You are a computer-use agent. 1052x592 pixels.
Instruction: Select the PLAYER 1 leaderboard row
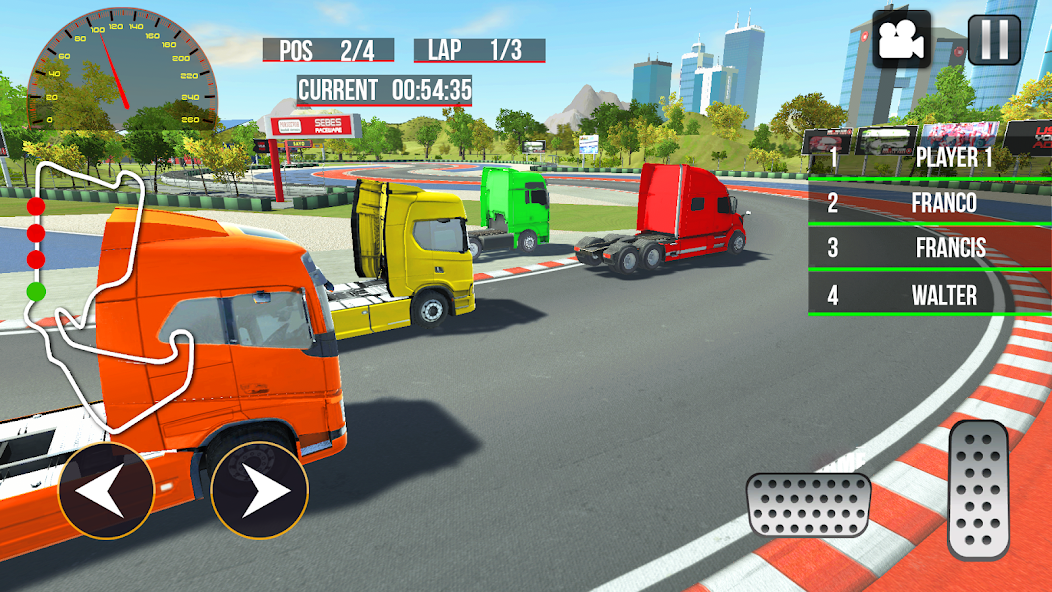click(929, 158)
